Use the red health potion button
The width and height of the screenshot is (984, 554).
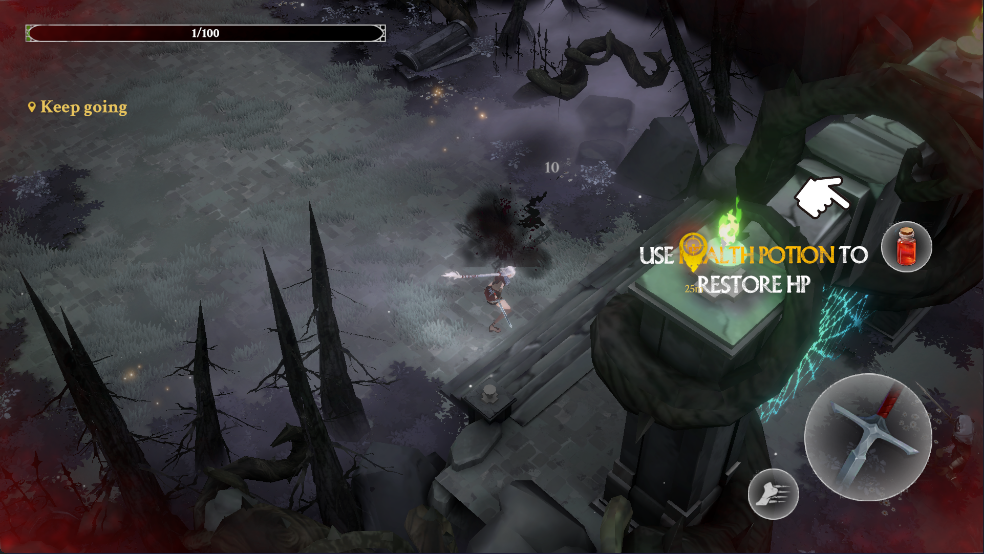tap(906, 247)
